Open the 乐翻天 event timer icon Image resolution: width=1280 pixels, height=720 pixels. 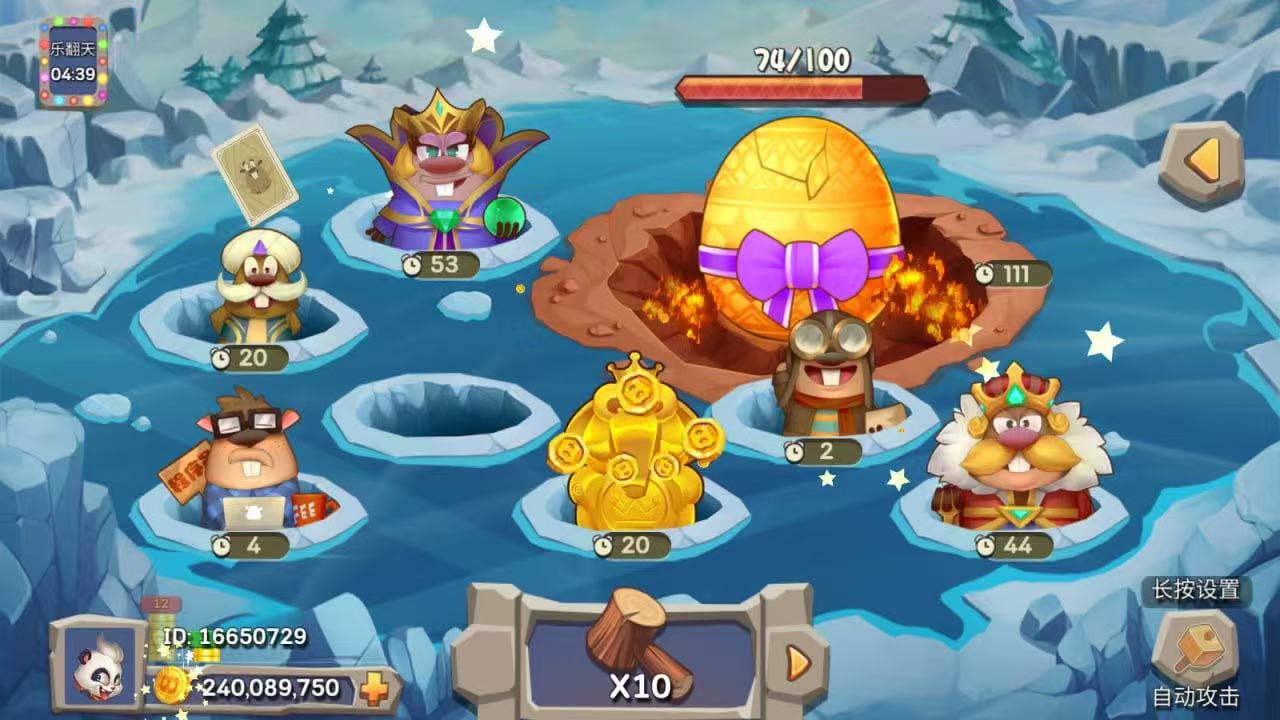coord(73,62)
